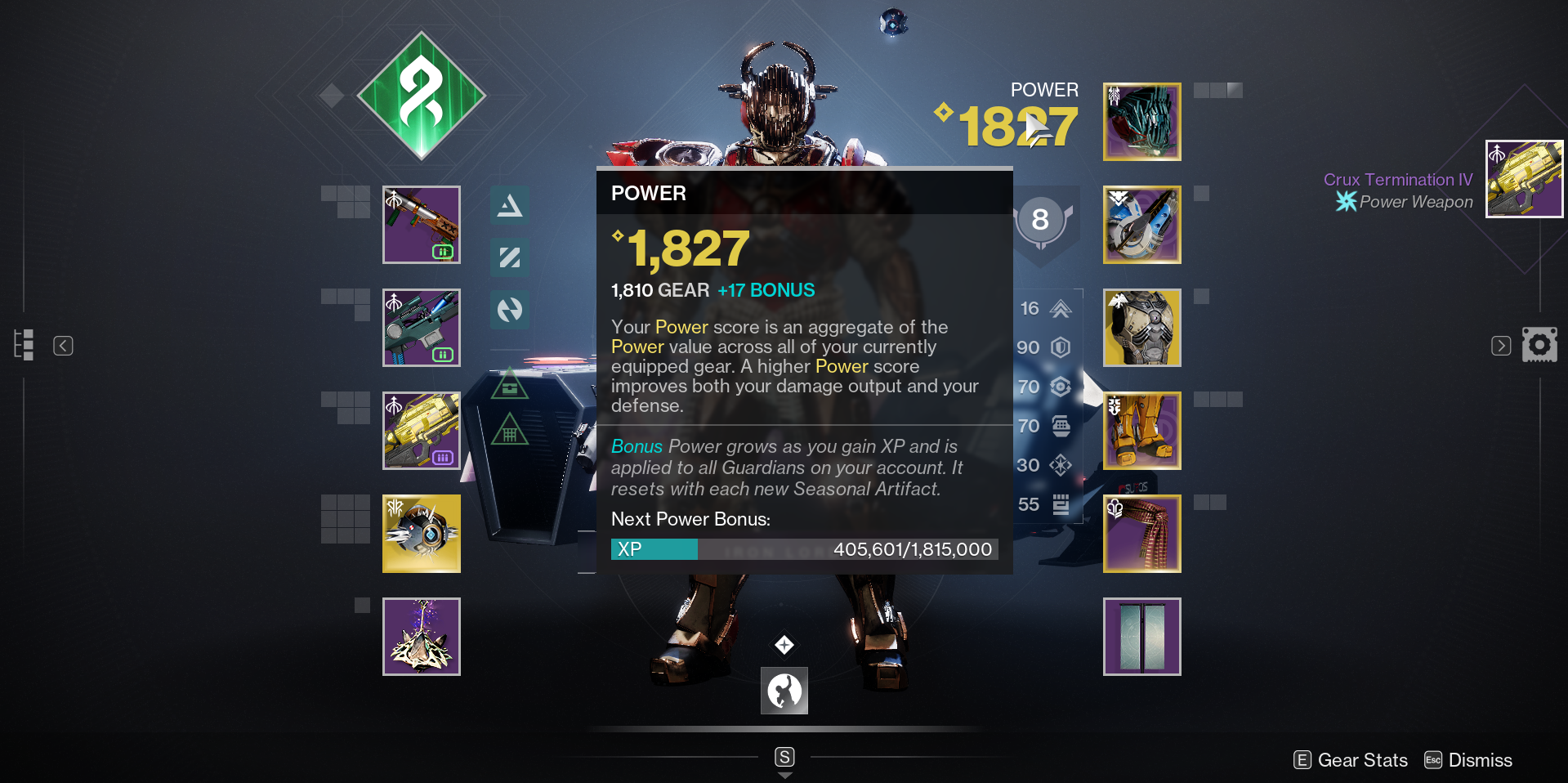
Task: Open the equipped Crux Termination IV thumbnail
Action: [1524, 179]
